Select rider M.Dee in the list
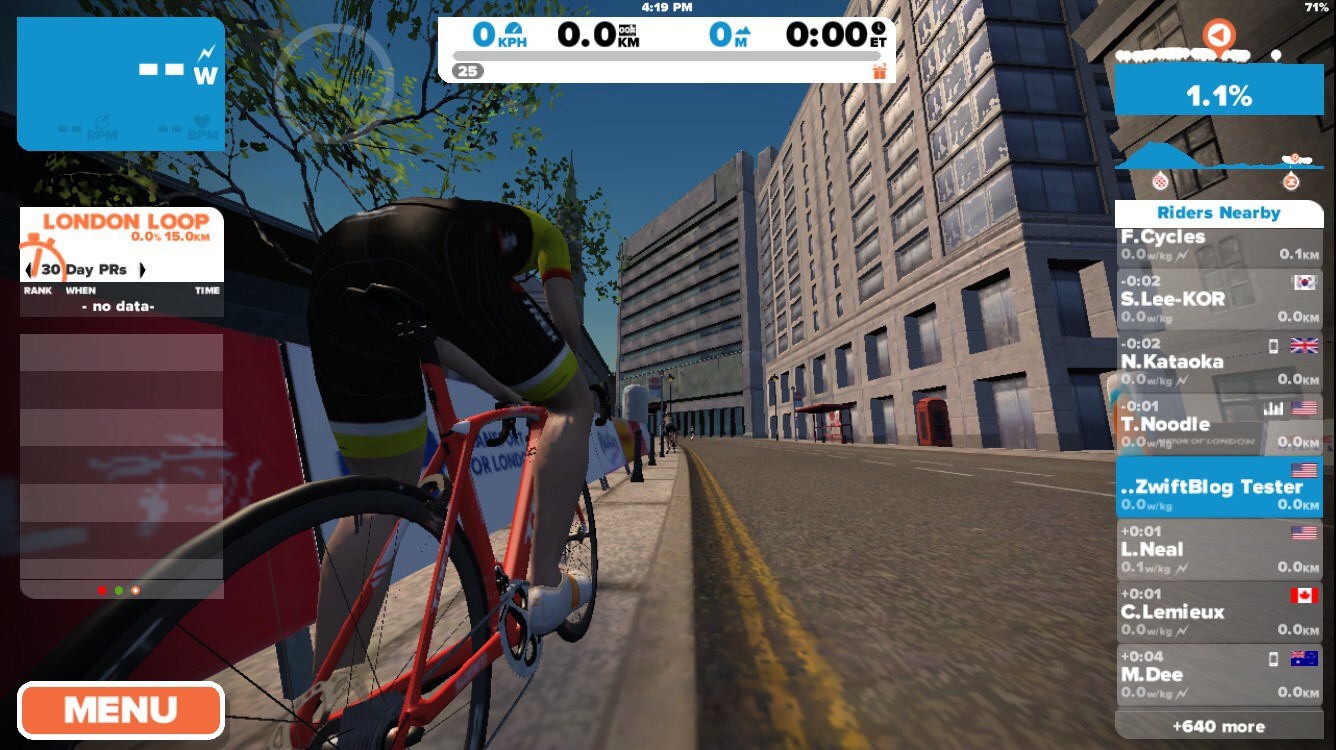 click(x=1218, y=674)
